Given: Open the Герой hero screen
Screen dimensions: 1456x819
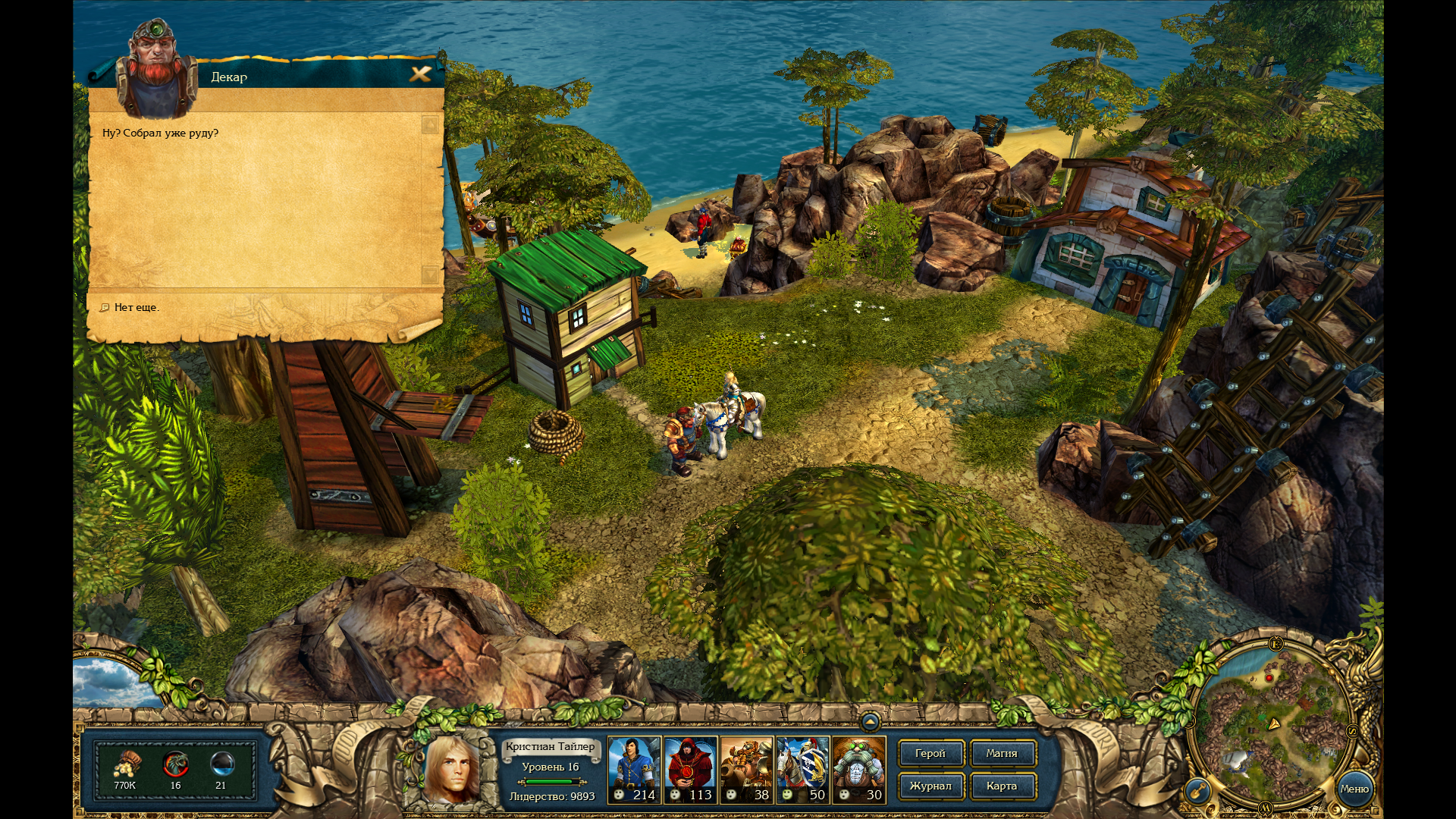Looking at the screenshot, I should [x=930, y=754].
